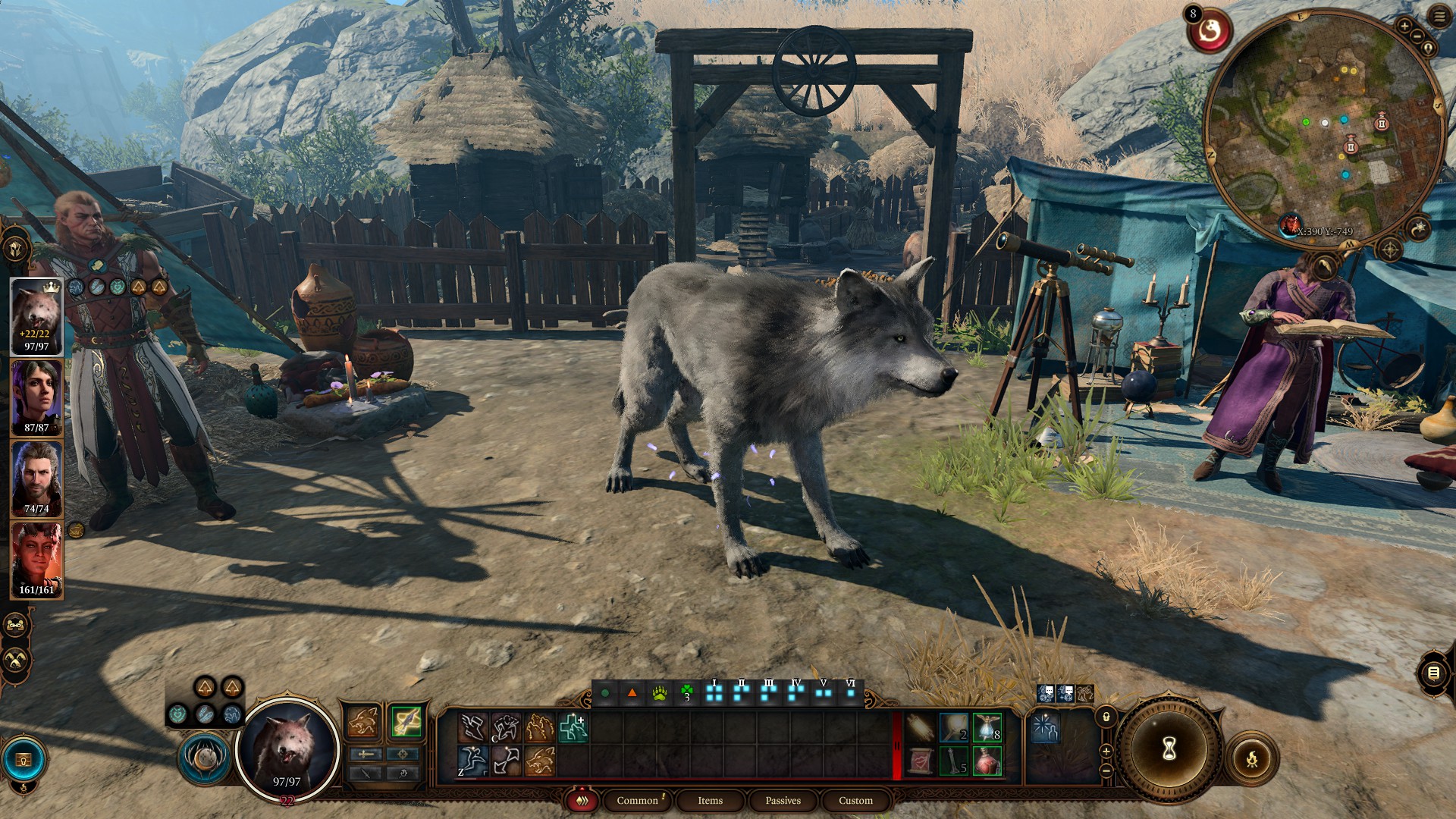Select Gale's party portrait
Viewport: 1456px width, 819px height.
[x=36, y=479]
